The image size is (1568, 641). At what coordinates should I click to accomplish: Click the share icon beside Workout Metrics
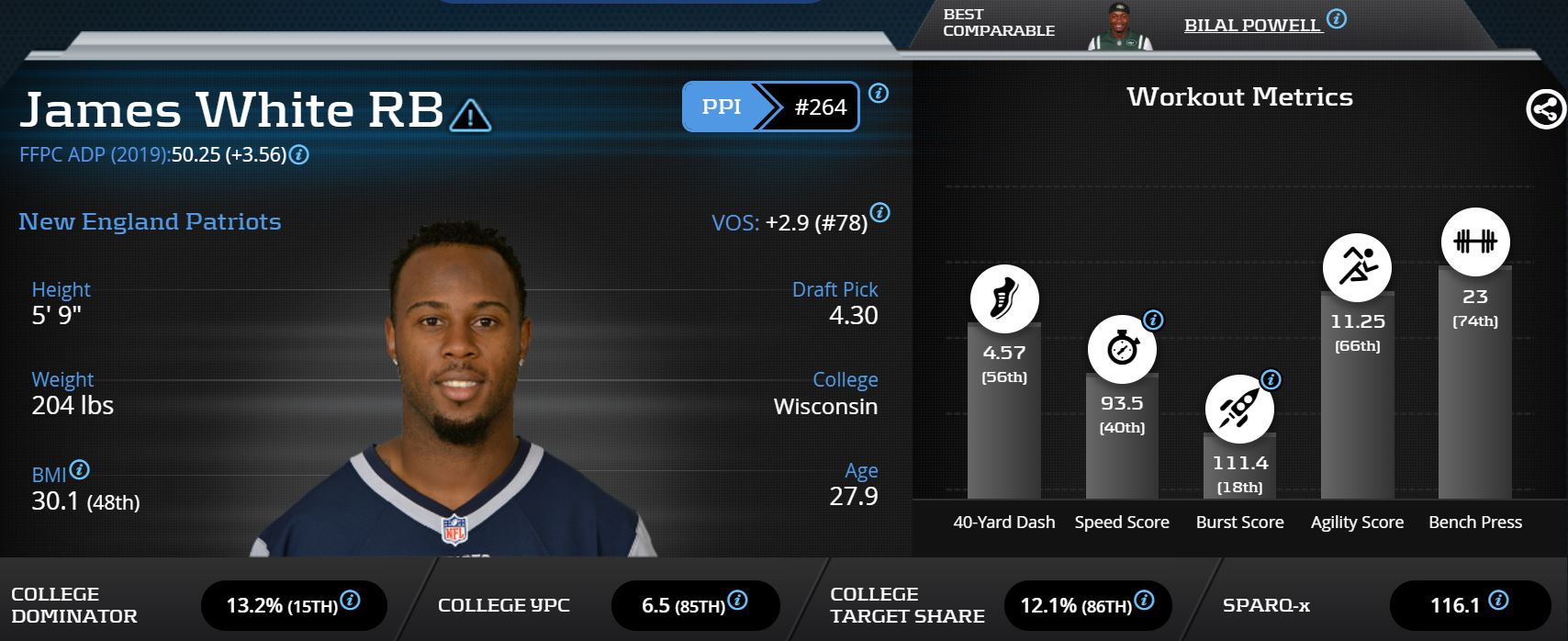(1545, 109)
